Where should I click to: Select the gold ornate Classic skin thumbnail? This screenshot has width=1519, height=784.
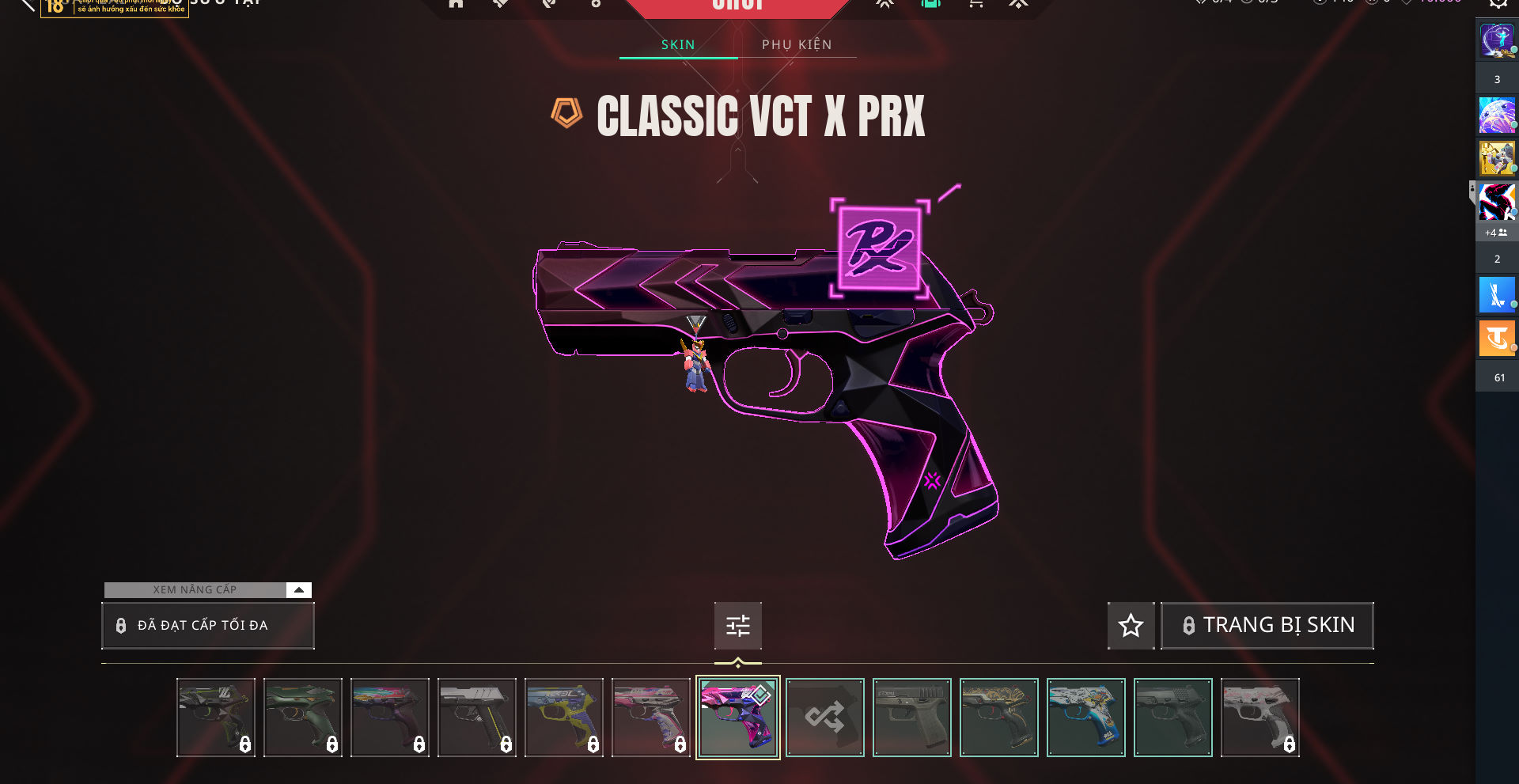tap(998, 718)
